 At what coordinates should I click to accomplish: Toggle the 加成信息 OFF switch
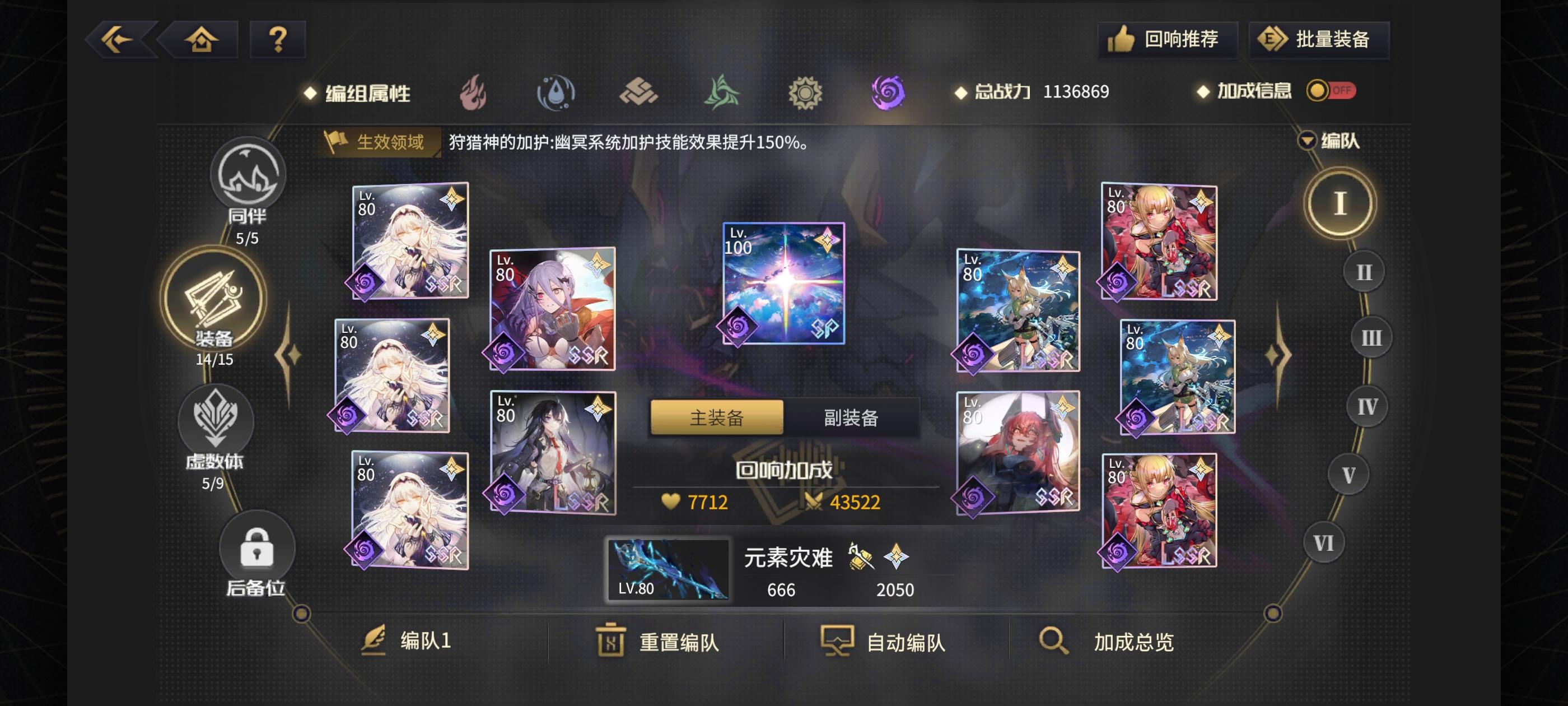pyautogui.click(x=1332, y=91)
